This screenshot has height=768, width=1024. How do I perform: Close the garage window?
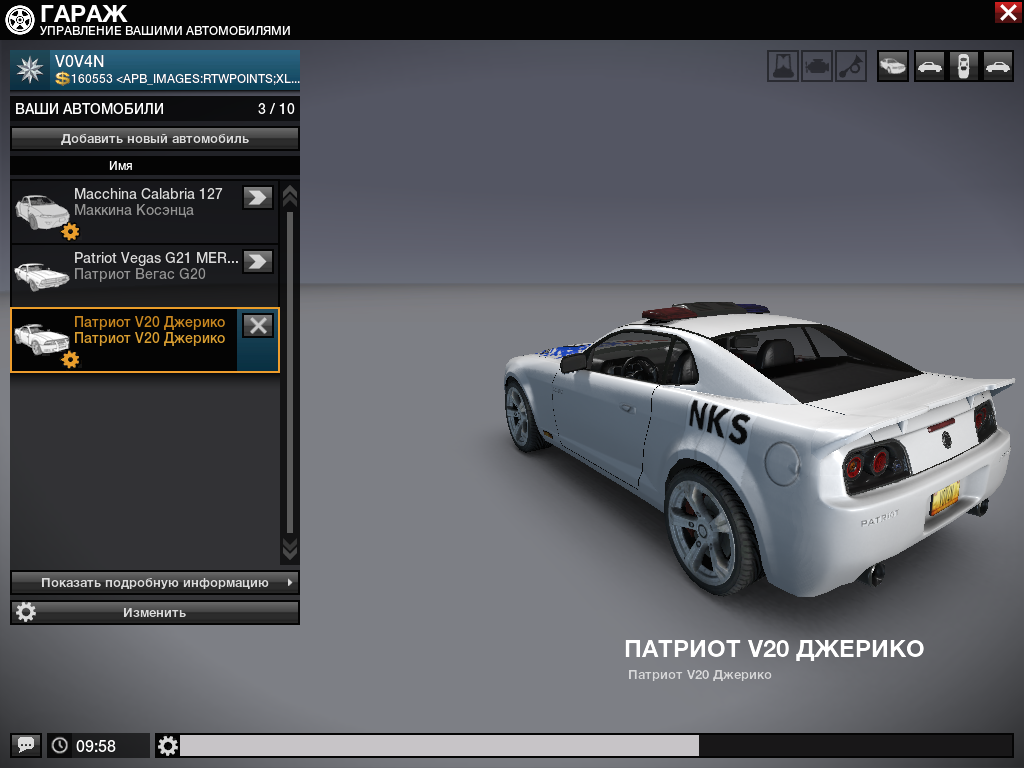pyautogui.click(x=1007, y=12)
